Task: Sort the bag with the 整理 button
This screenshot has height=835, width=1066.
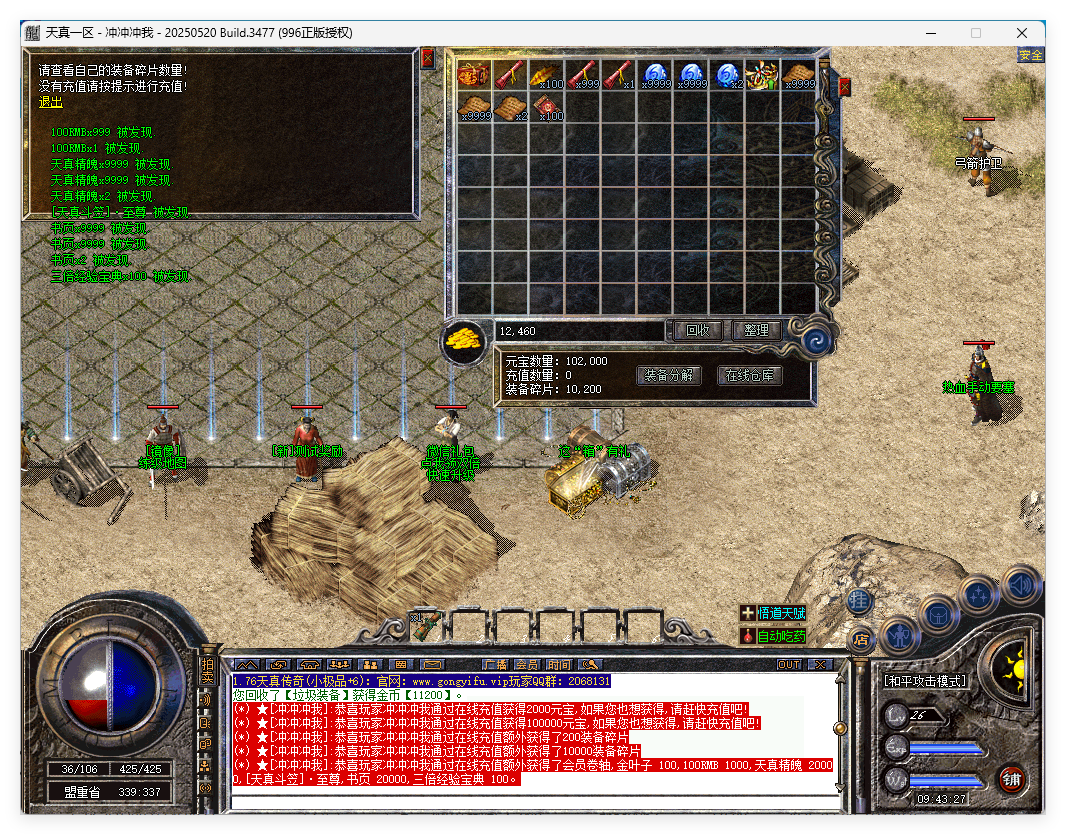Action: pos(756,330)
